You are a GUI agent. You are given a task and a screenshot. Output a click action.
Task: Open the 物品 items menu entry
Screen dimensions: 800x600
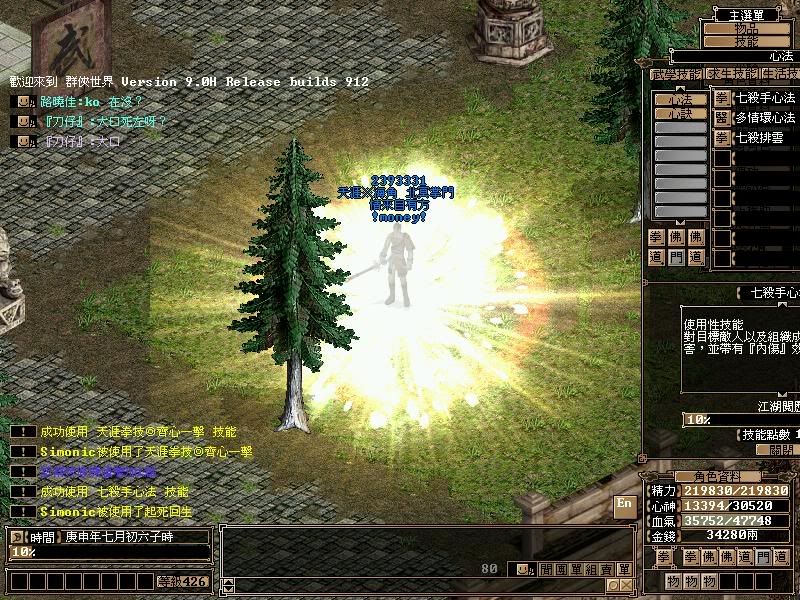pyautogui.click(x=746, y=28)
